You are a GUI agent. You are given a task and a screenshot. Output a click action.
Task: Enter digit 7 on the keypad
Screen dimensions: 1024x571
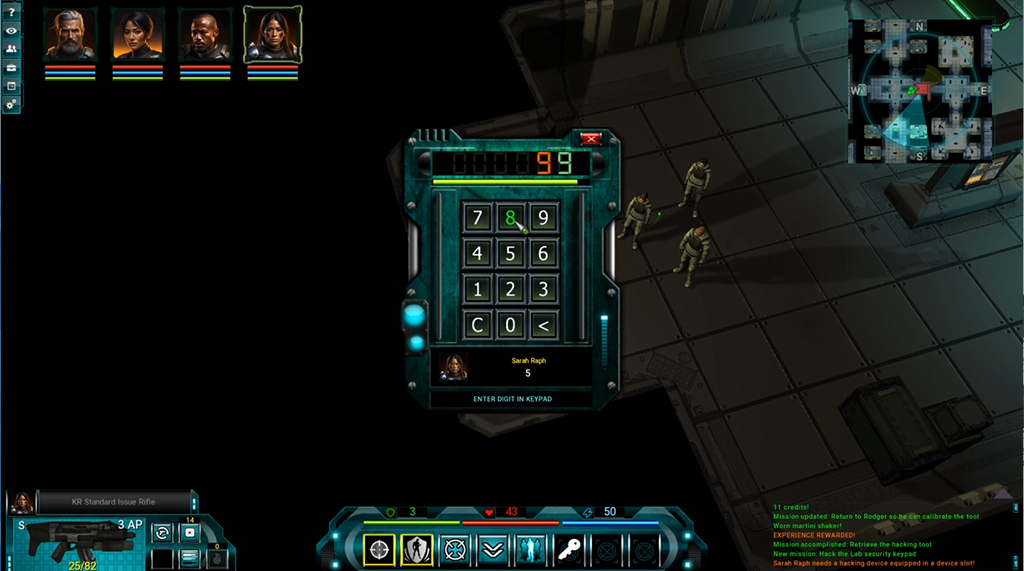pyautogui.click(x=477, y=218)
